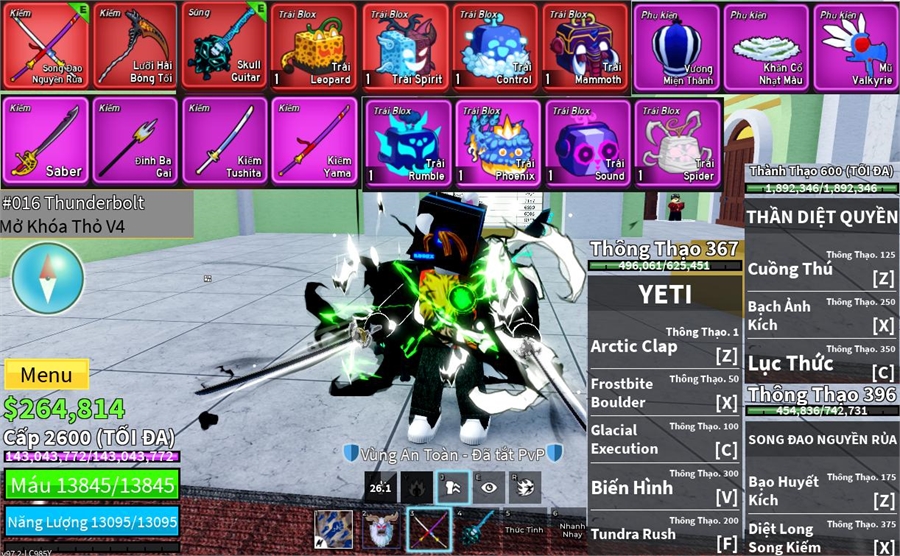Choose the Lưỡi Hái Bóng Tối scythe
The image size is (900, 556).
135,46
